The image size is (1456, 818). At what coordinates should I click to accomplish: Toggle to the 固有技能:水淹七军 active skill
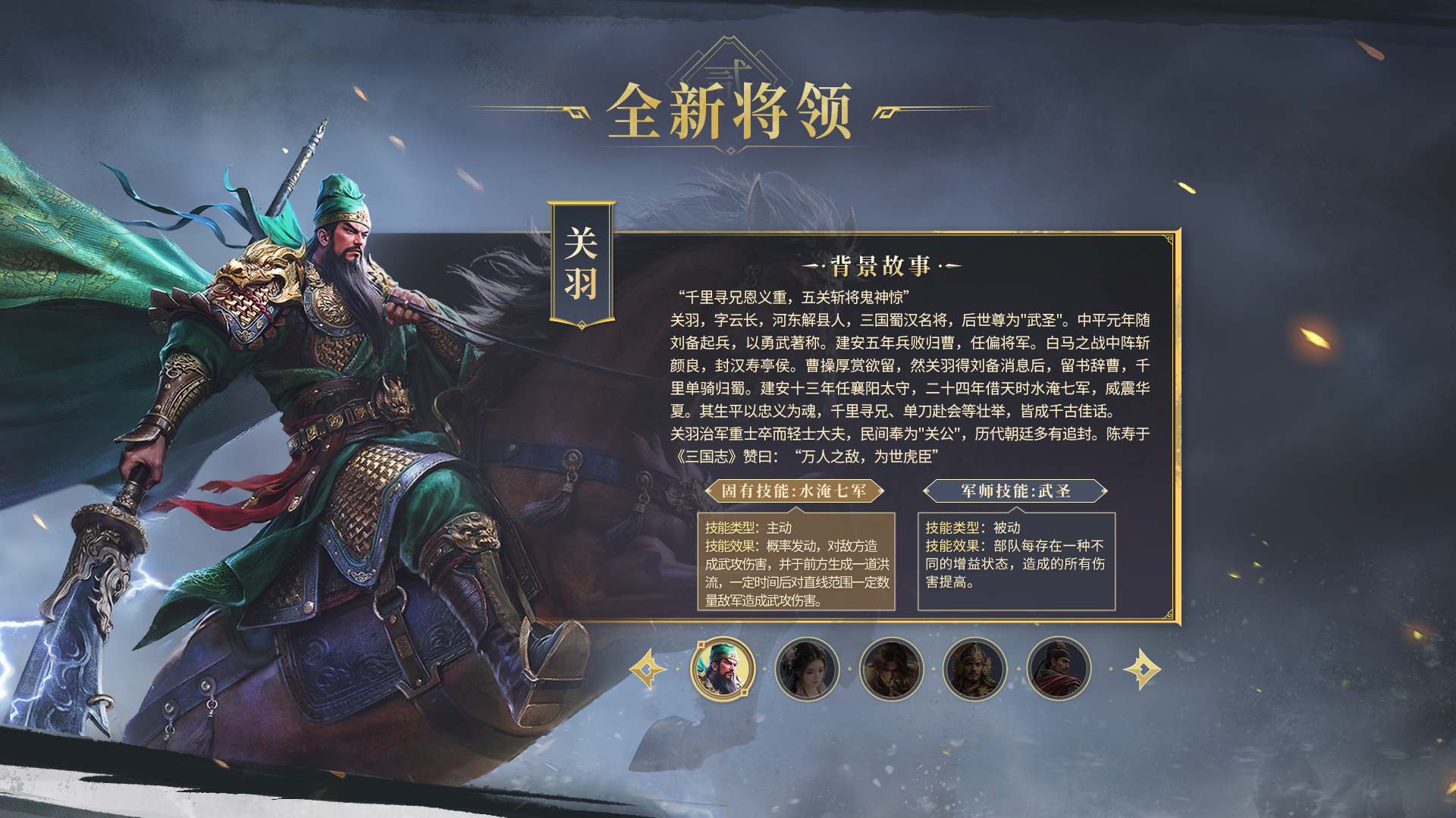tap(796, 490)
